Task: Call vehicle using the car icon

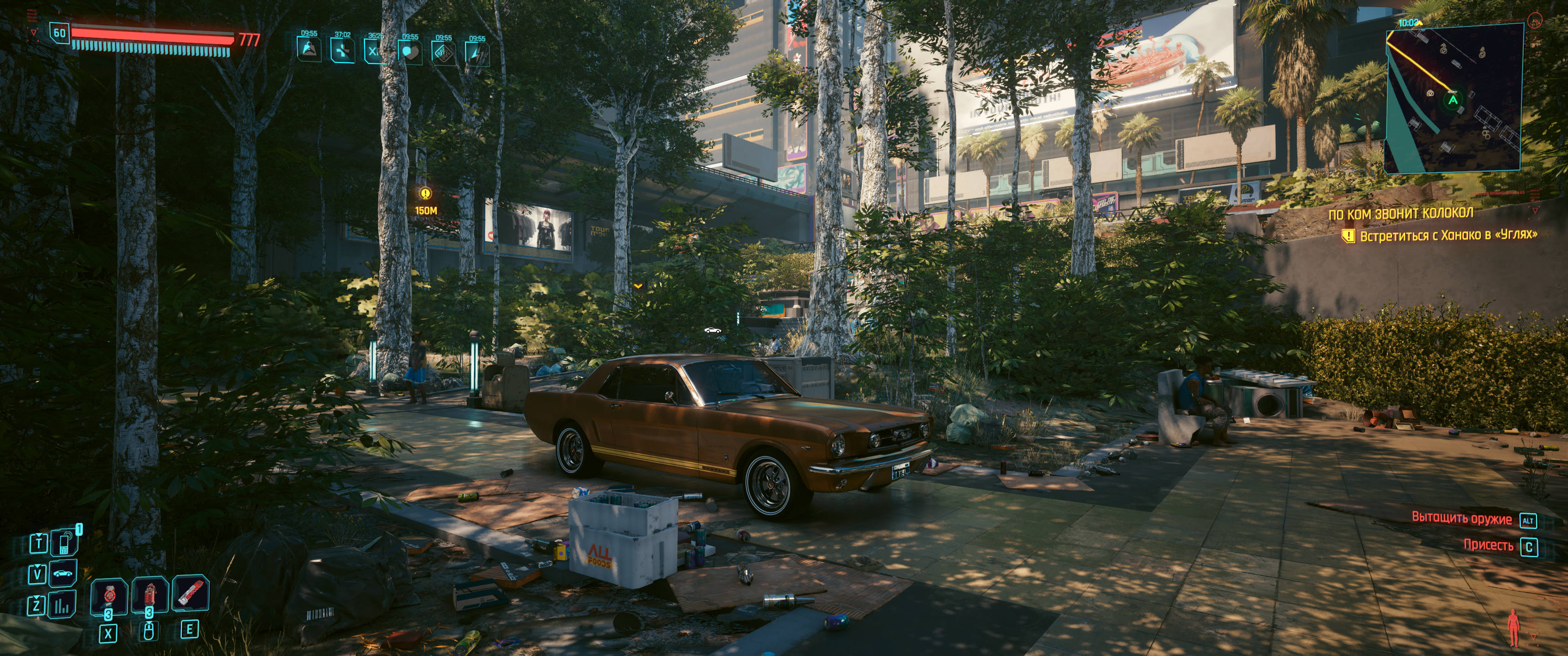Action: click(x=63, y=573)
